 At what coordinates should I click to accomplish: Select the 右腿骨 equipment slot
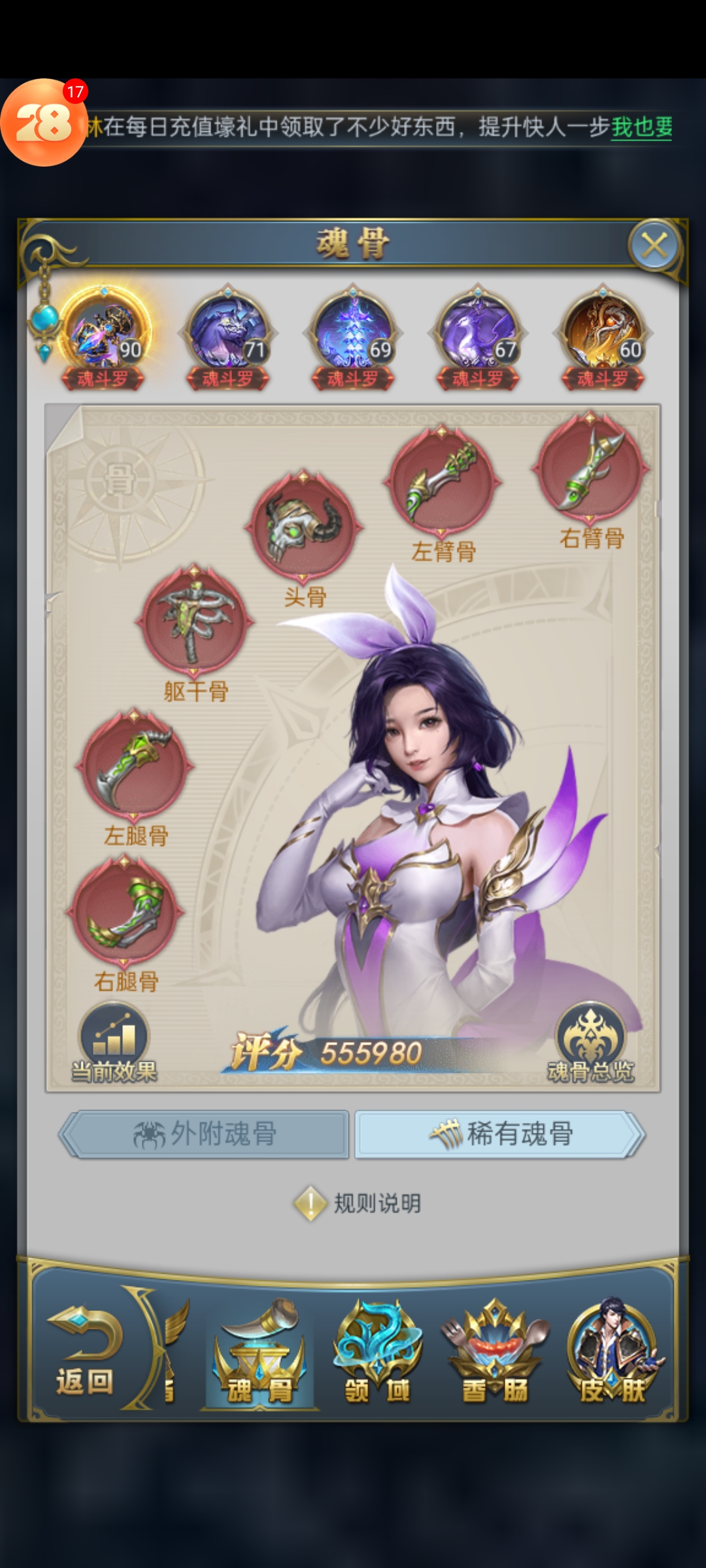(125, 910)
